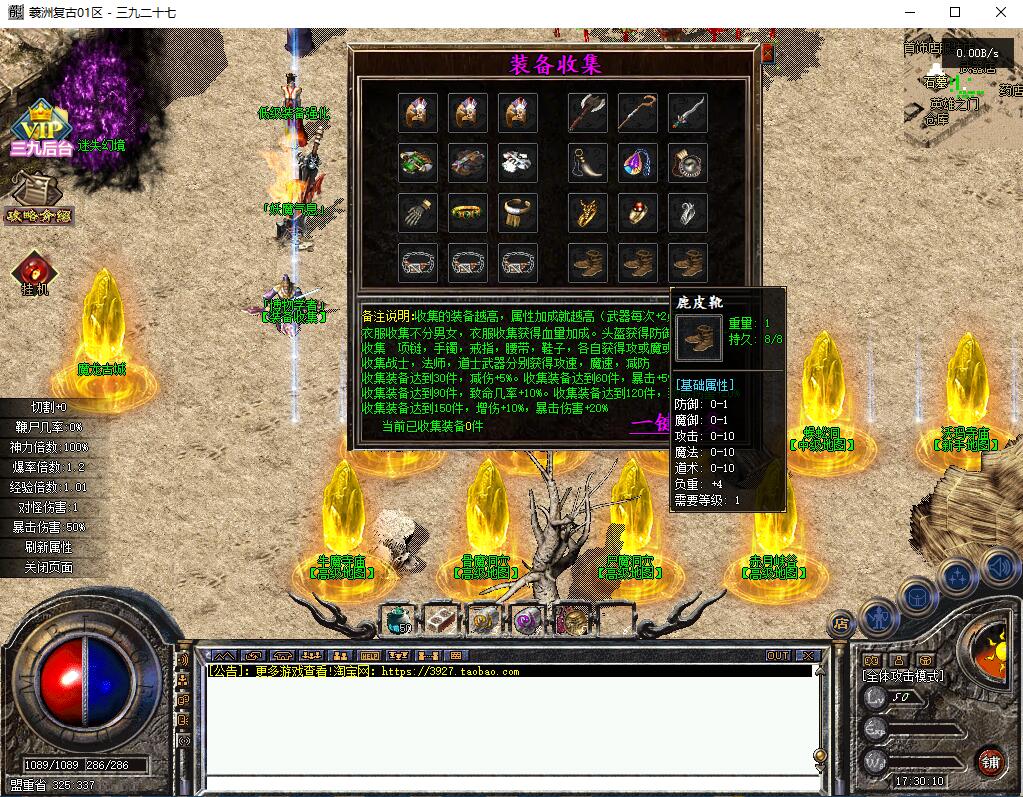Open the 攻略介绍 strategy guide scroll
The height and width of the screenshot is (797, 1023).
39,199
